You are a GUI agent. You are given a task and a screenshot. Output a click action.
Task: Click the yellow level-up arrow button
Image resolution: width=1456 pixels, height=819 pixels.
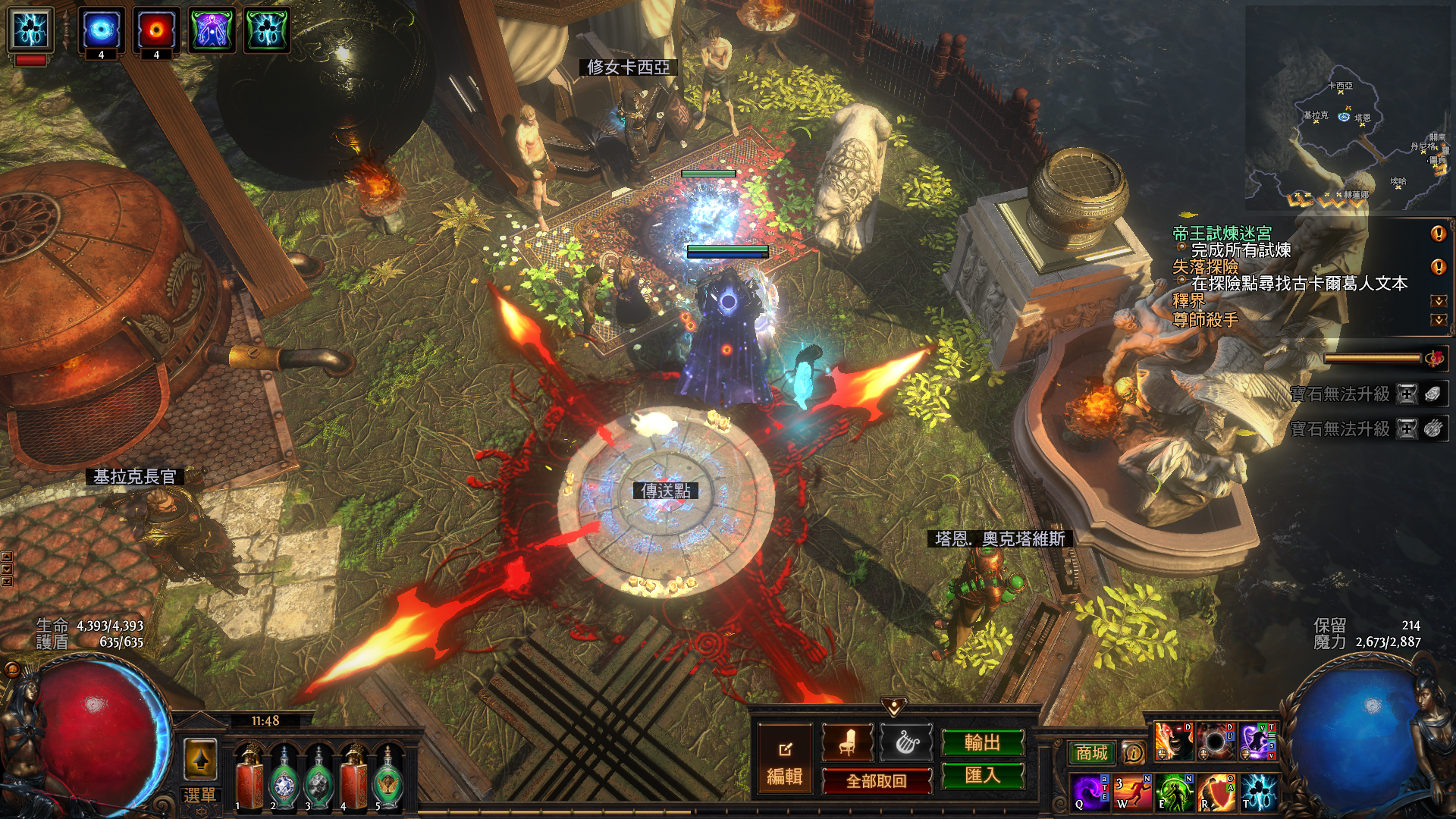pos(200,759)
